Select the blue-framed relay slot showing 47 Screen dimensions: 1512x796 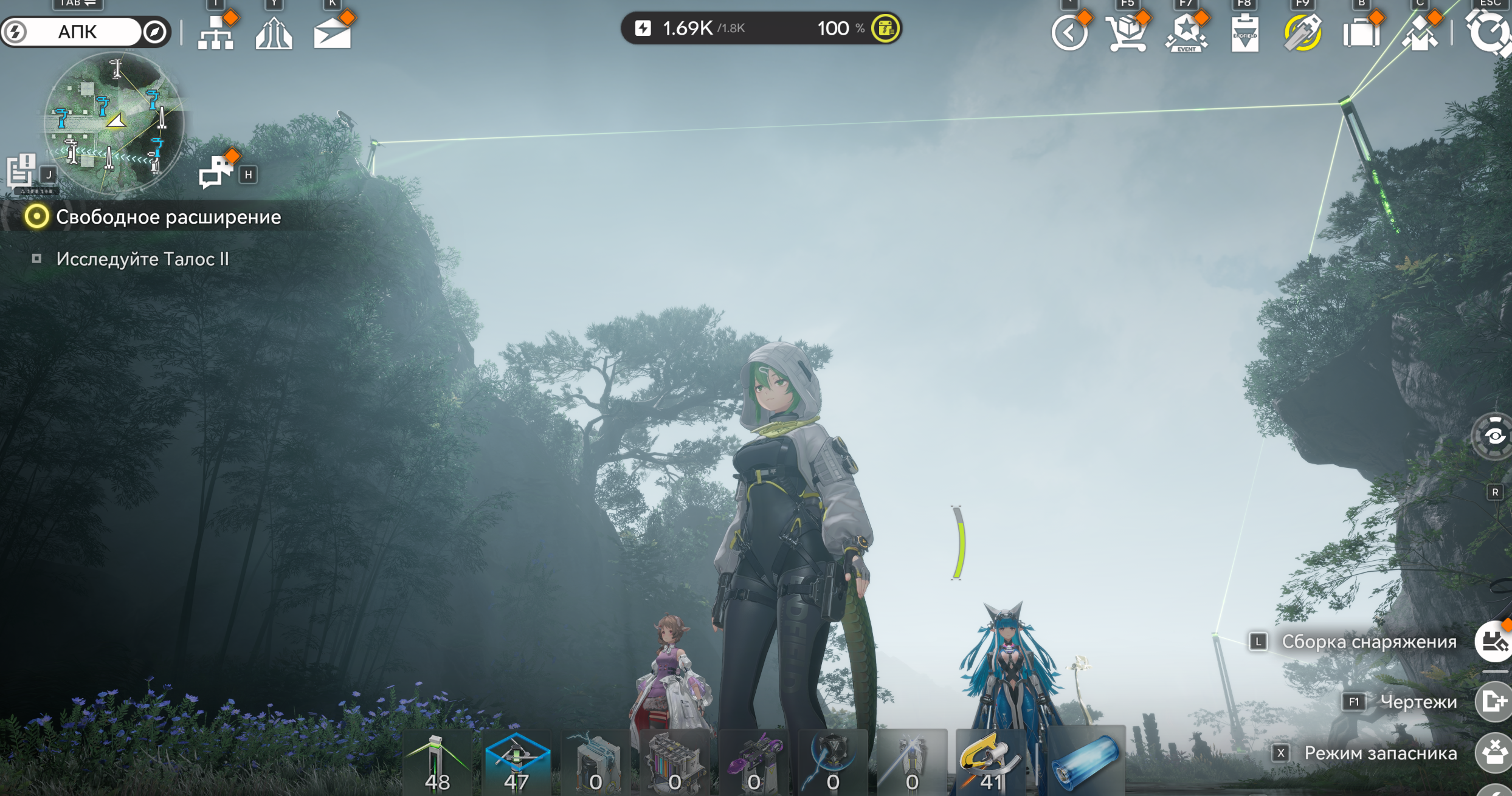pos(517,763)
